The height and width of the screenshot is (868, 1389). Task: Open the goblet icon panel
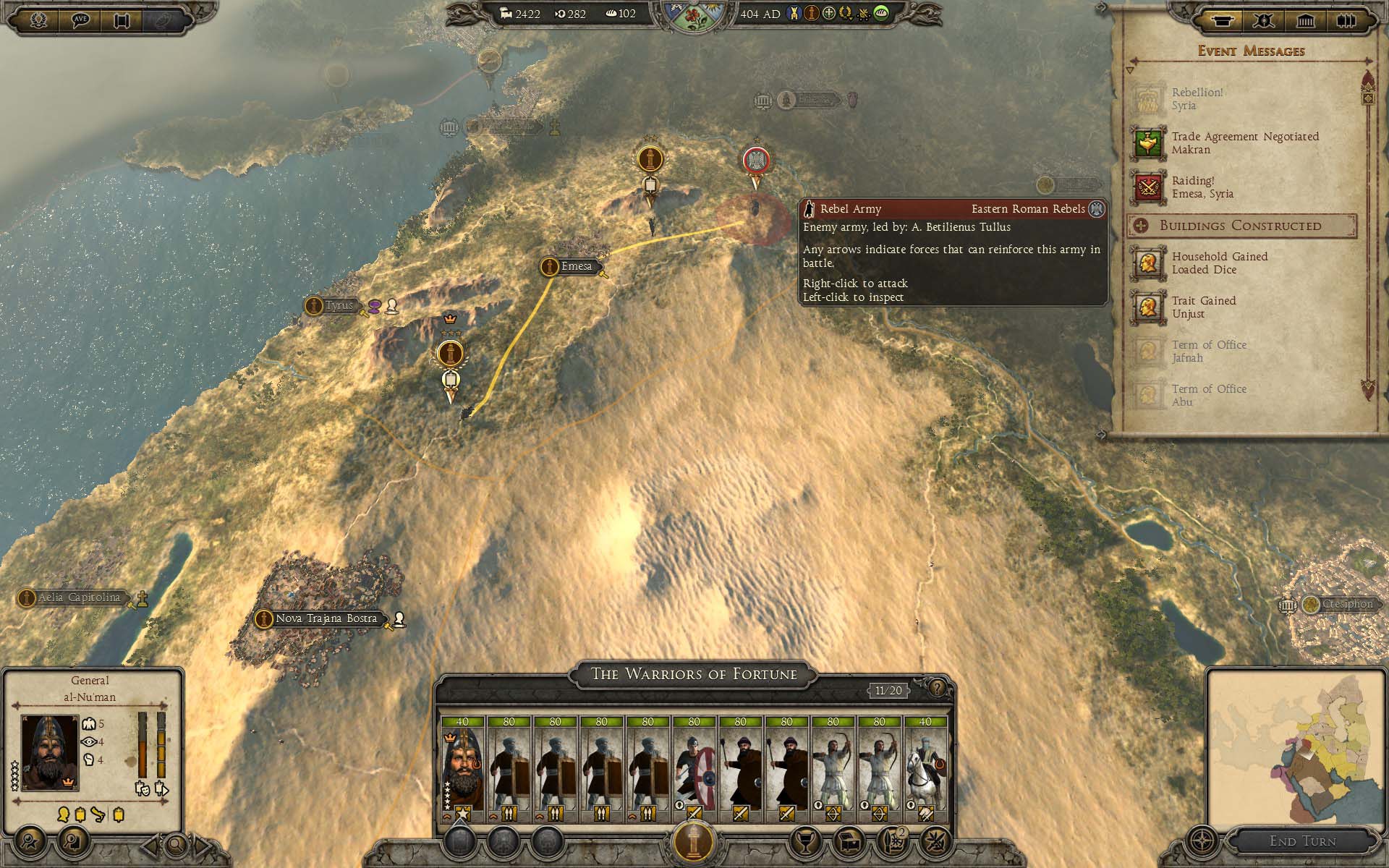(804, 841)
